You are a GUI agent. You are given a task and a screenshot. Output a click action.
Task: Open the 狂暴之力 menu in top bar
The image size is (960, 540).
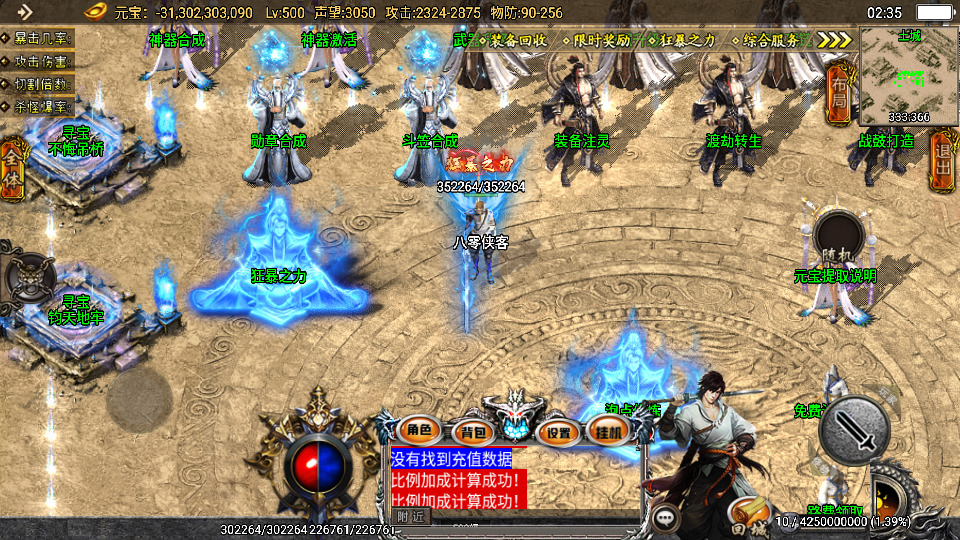tap(688, 41)
